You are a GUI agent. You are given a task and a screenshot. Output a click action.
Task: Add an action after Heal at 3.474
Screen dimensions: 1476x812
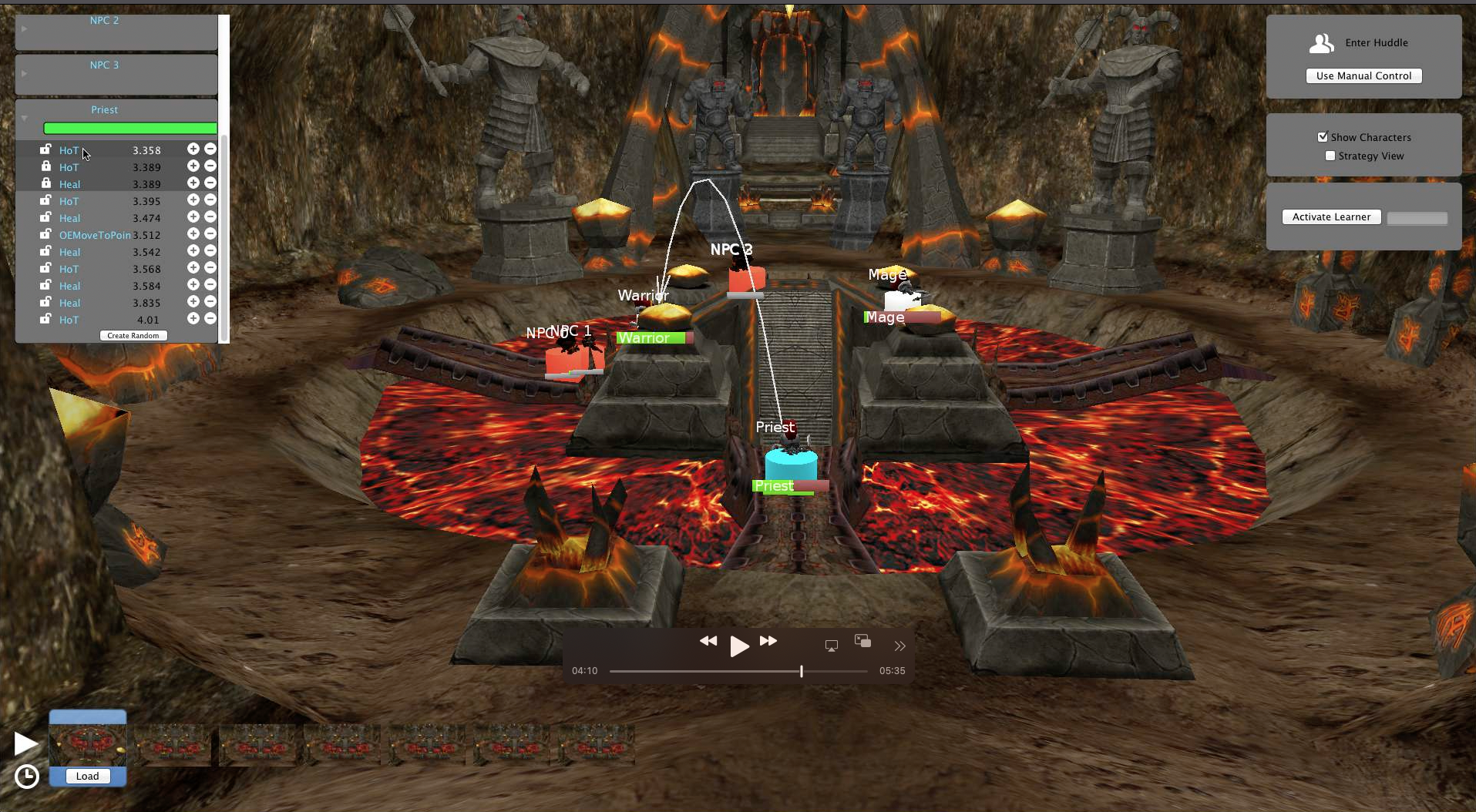tap(193, 217)
